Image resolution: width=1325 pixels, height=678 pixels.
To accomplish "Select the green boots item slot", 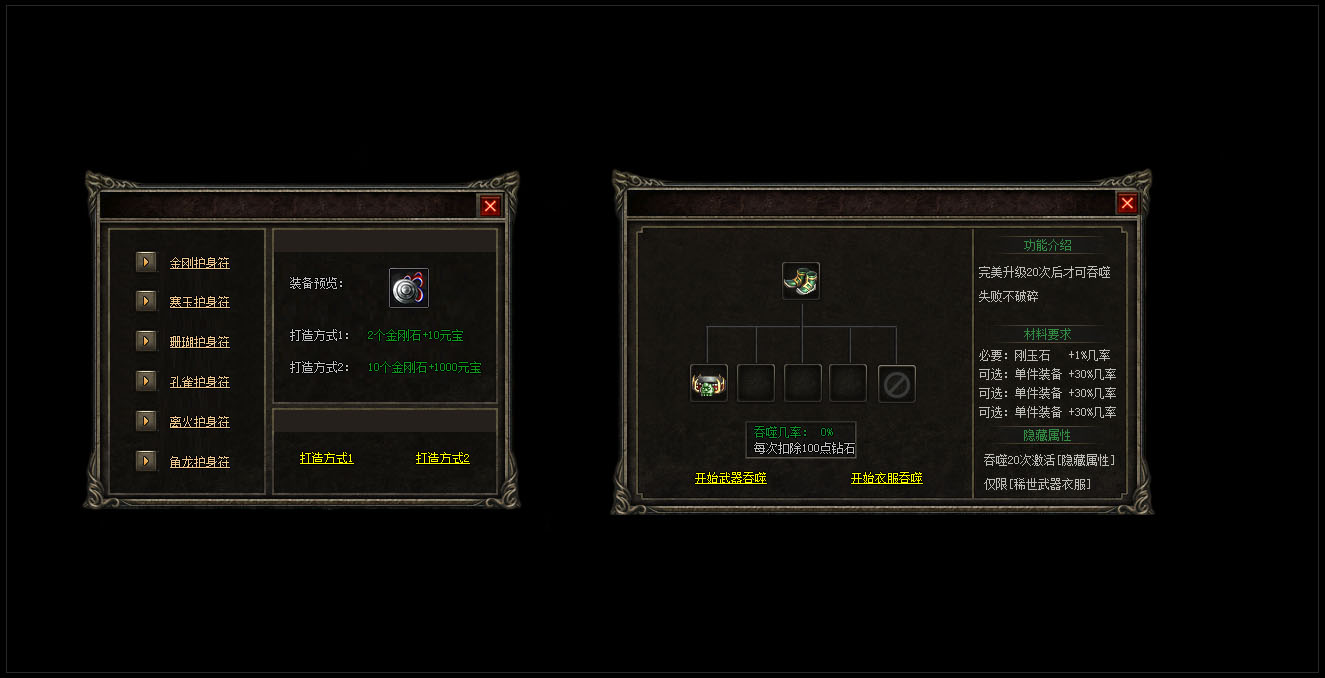I will 801,281.
